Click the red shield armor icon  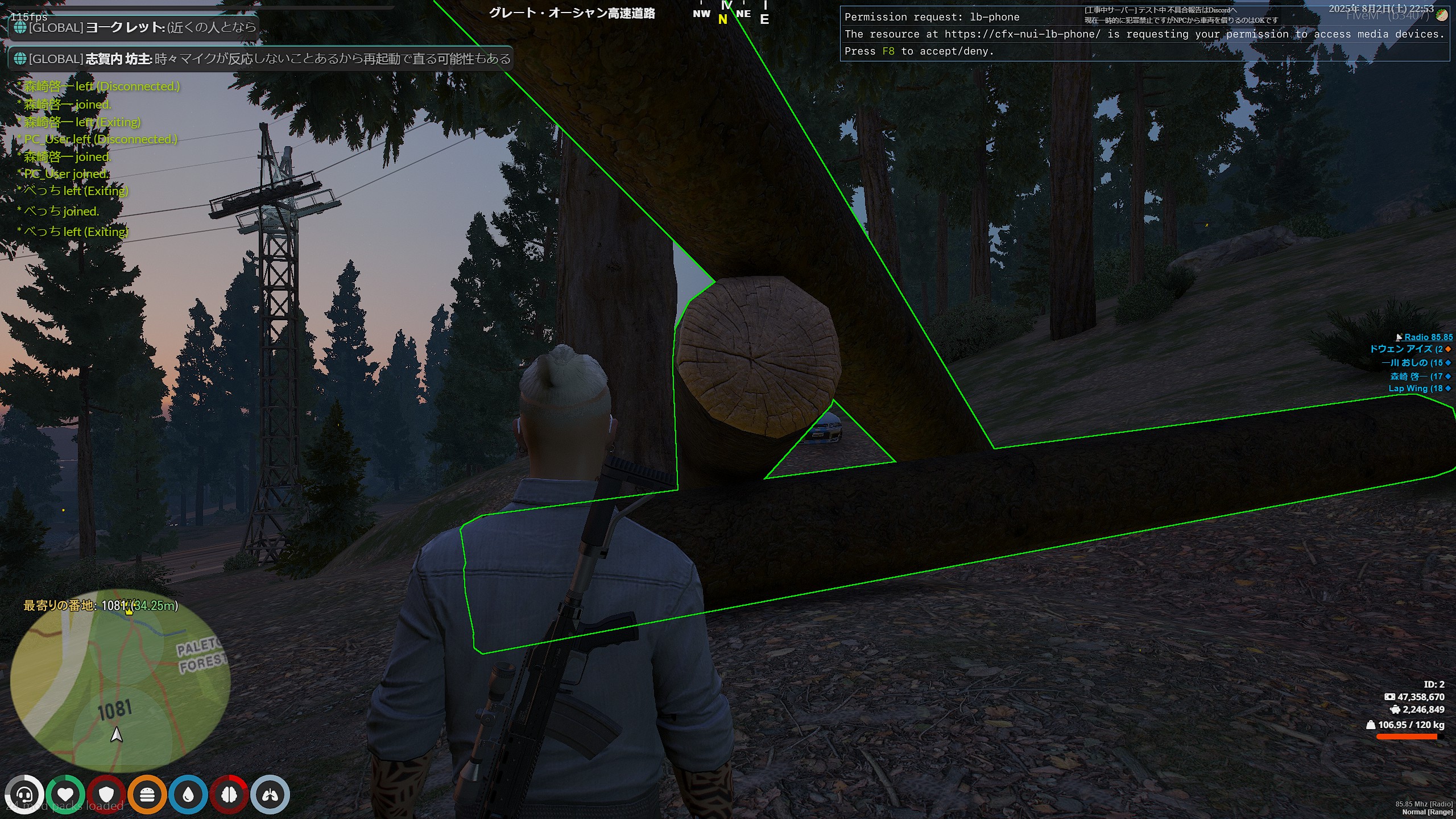106,795
